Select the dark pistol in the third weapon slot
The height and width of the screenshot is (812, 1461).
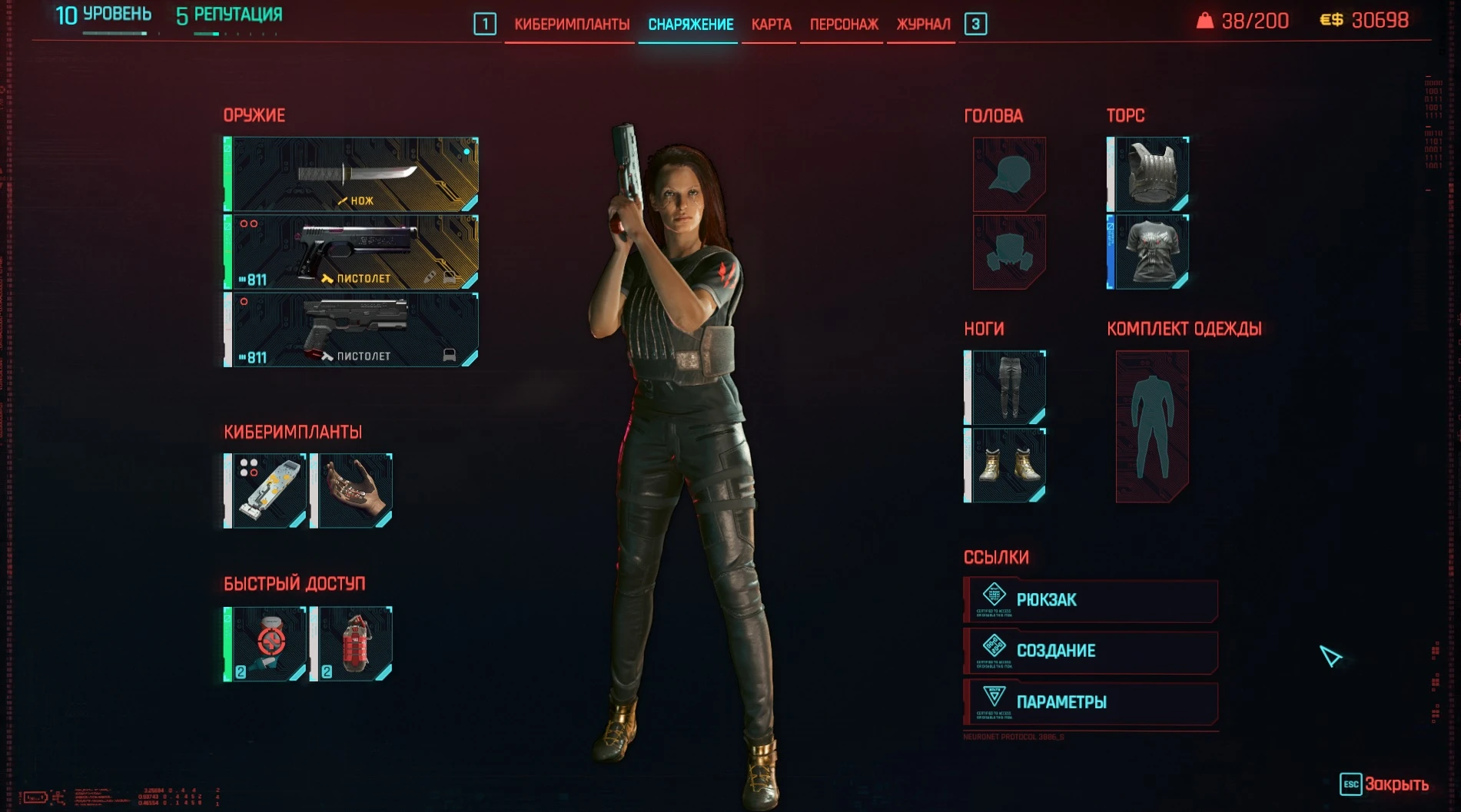coord(351,330)
